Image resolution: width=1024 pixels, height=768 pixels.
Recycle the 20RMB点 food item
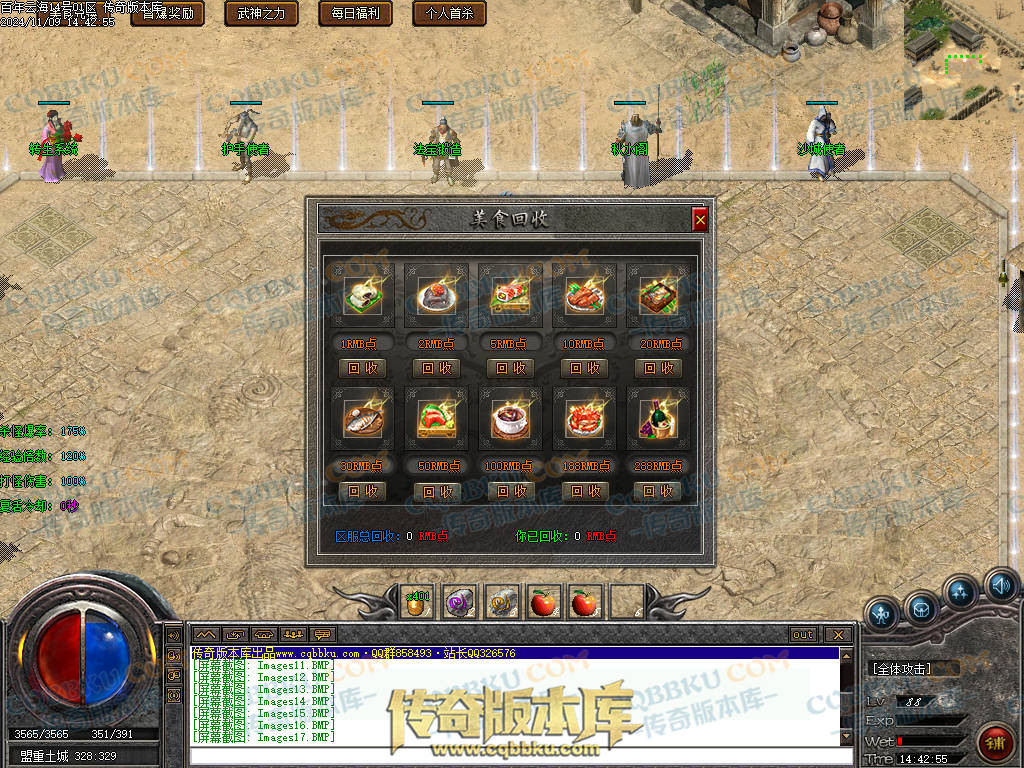658,368
